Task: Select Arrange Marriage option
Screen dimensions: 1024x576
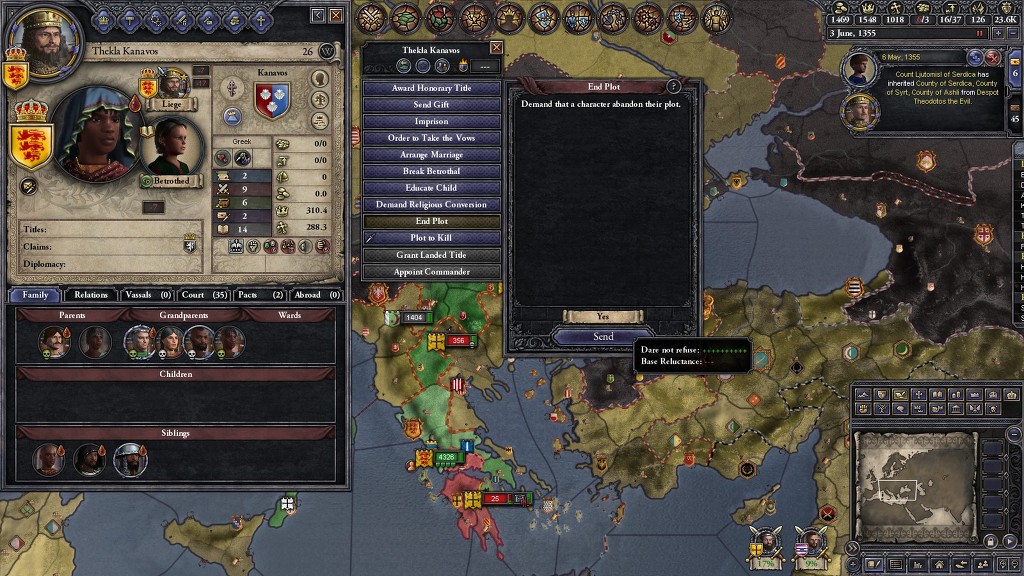Action: point(431,155)
